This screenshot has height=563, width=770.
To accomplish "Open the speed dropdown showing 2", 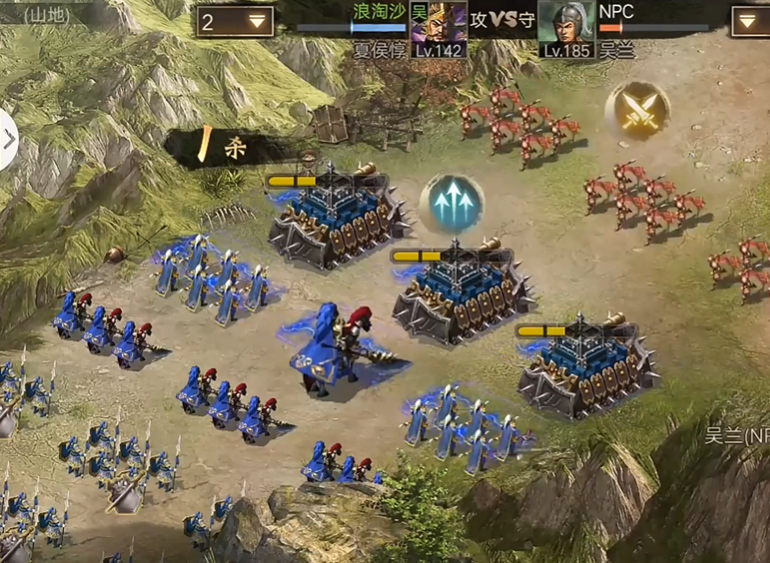I will [236, 21].
